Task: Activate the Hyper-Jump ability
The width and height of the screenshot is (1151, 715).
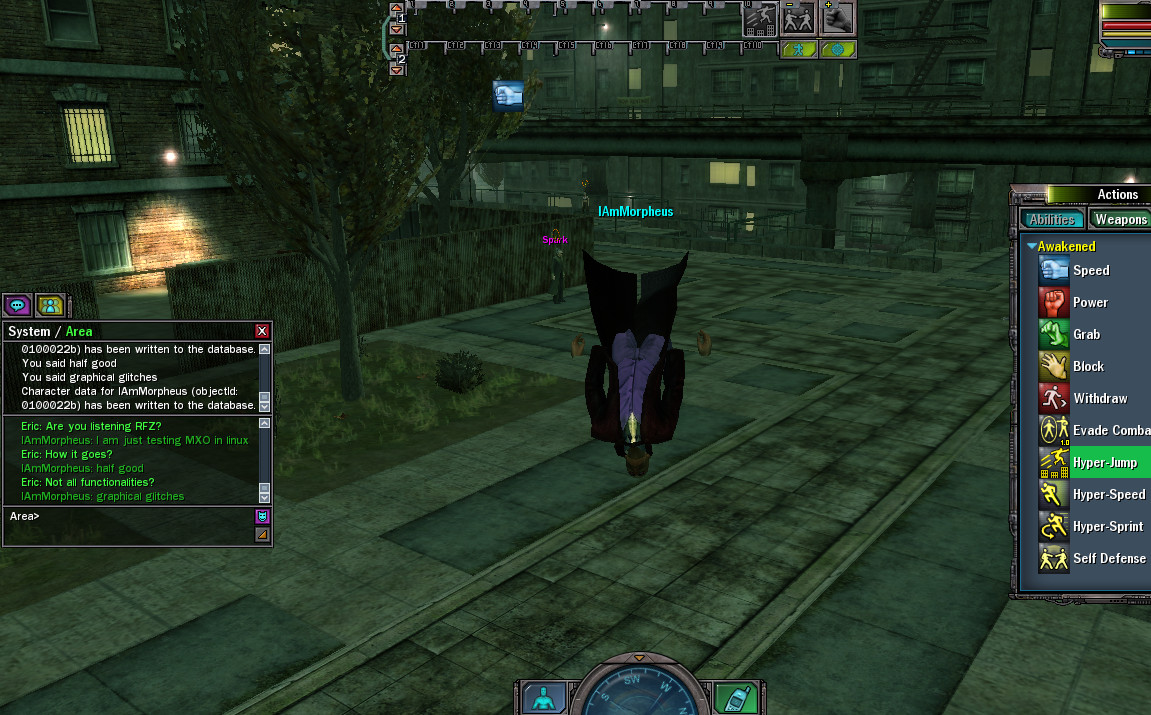Action: coord(1104,462)
